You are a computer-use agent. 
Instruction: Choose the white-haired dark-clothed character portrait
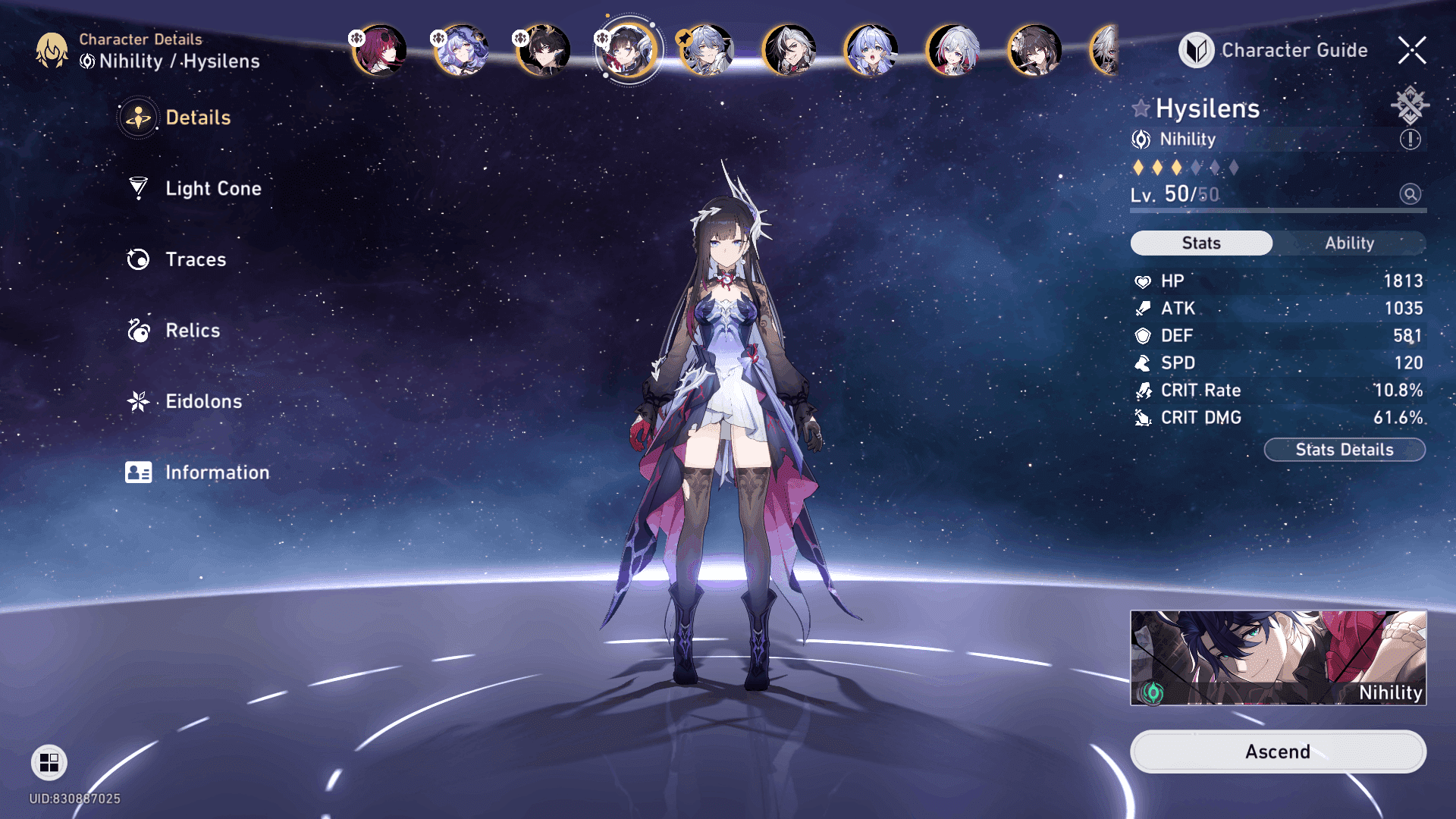789,50
